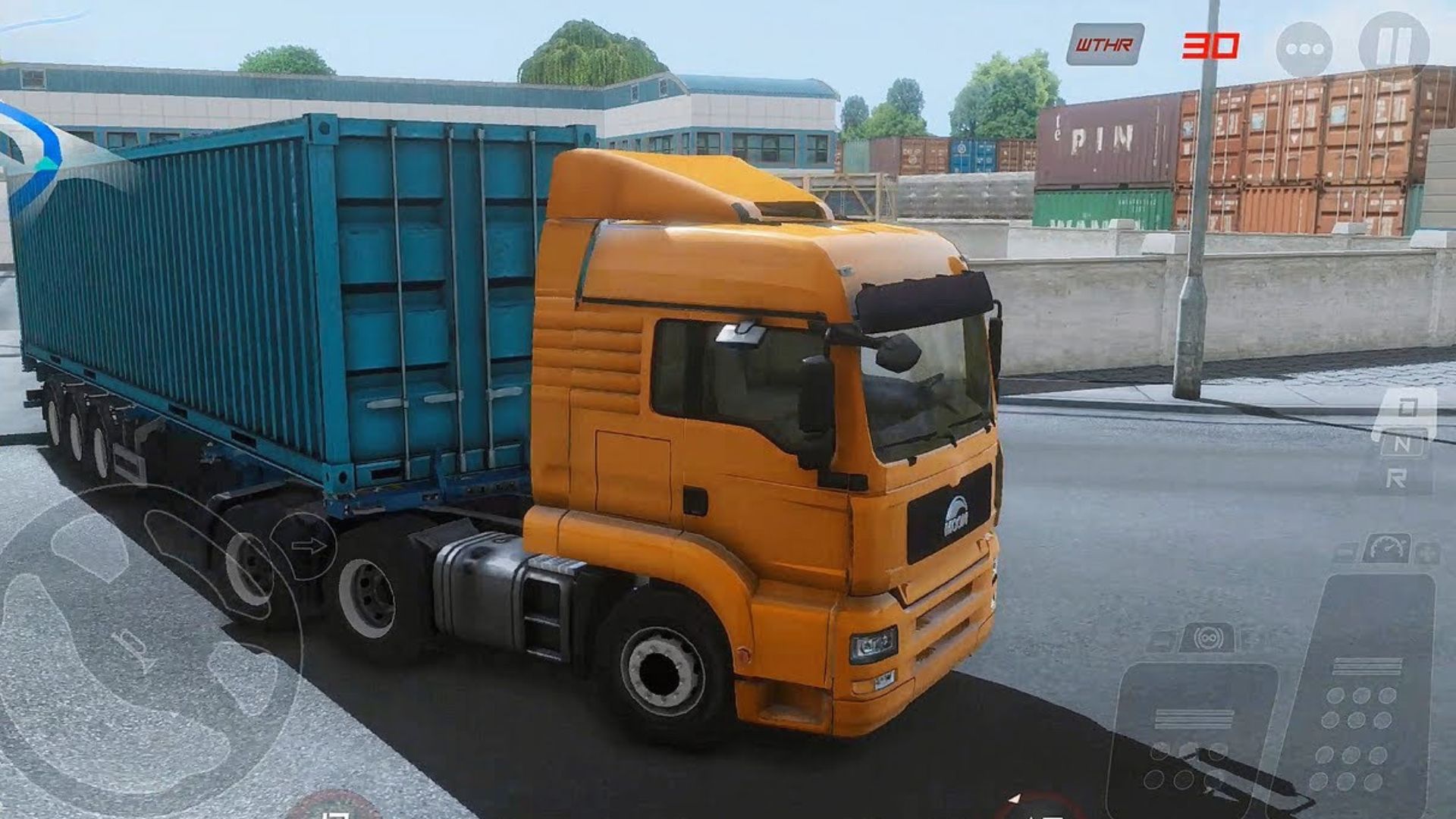
Task: Toggle the WTHR weather button
Action: (1104, 45)
